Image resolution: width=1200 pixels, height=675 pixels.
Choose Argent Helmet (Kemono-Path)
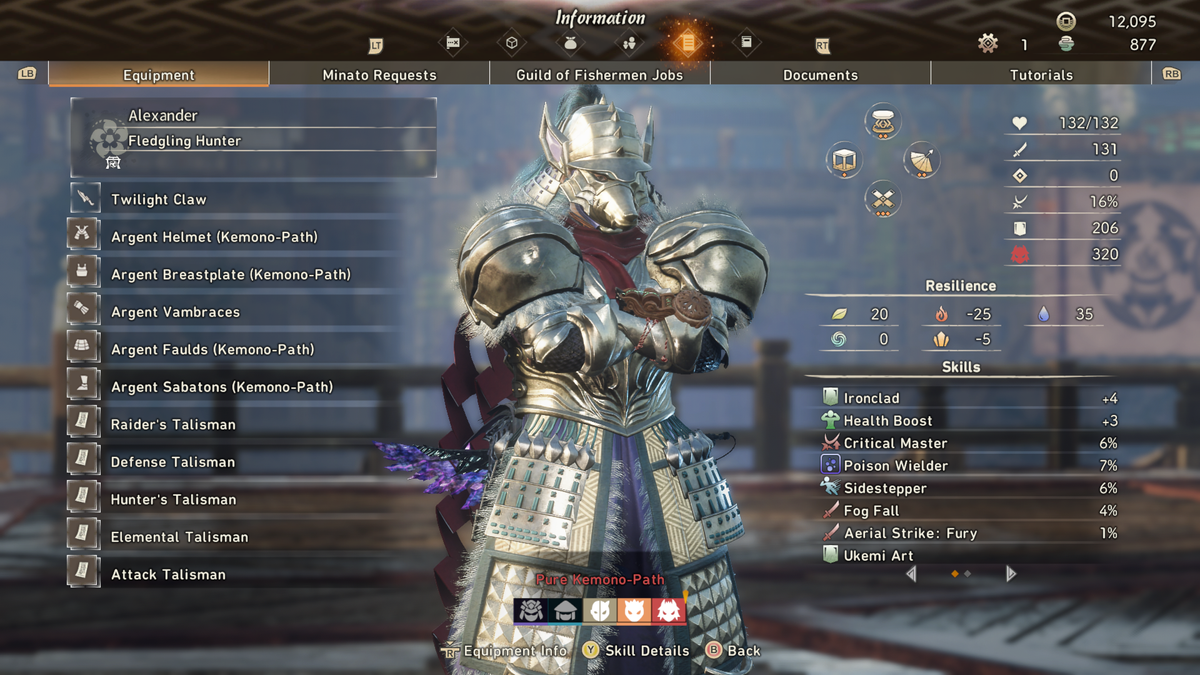point(214,237)
